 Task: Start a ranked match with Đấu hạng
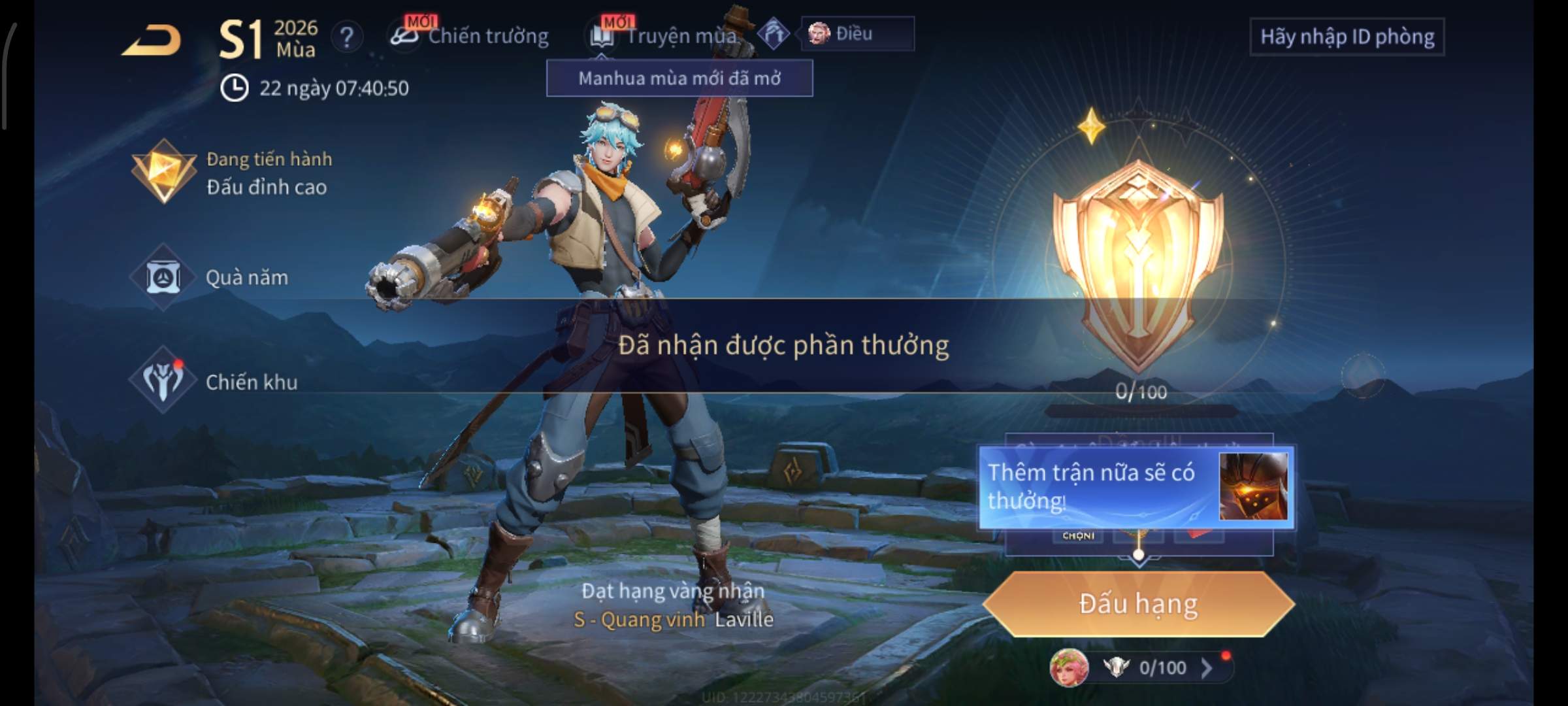[1138, 604]
